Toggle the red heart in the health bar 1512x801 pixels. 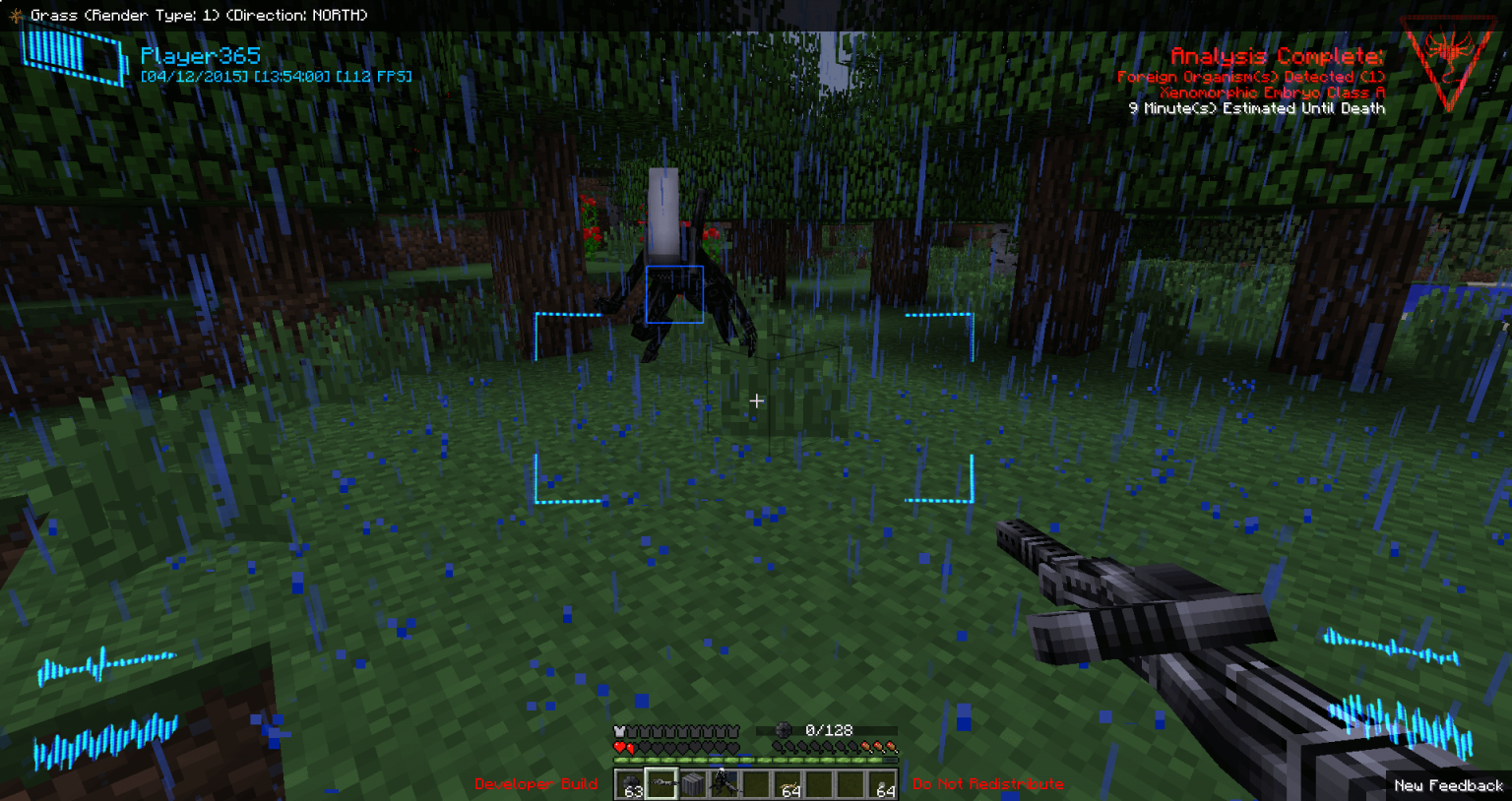[x=619, y=747]
